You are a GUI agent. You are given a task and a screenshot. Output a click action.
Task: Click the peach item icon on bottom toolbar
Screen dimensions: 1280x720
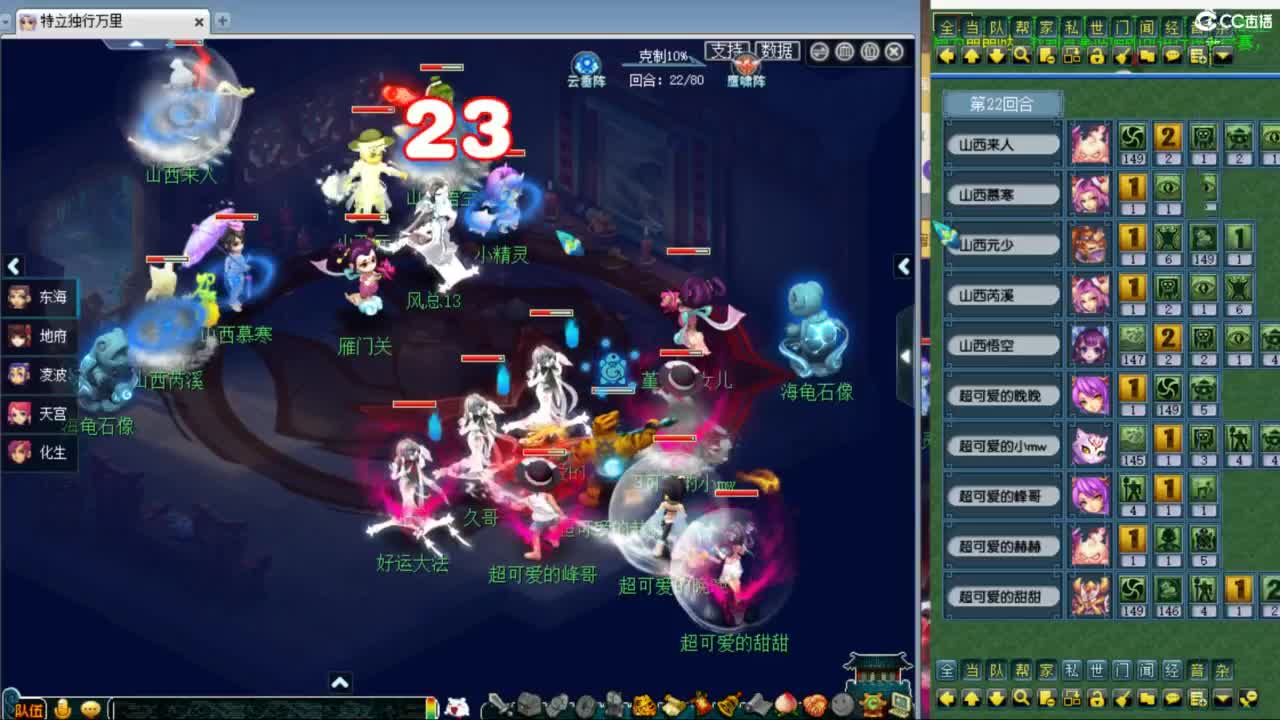[784, 706]
